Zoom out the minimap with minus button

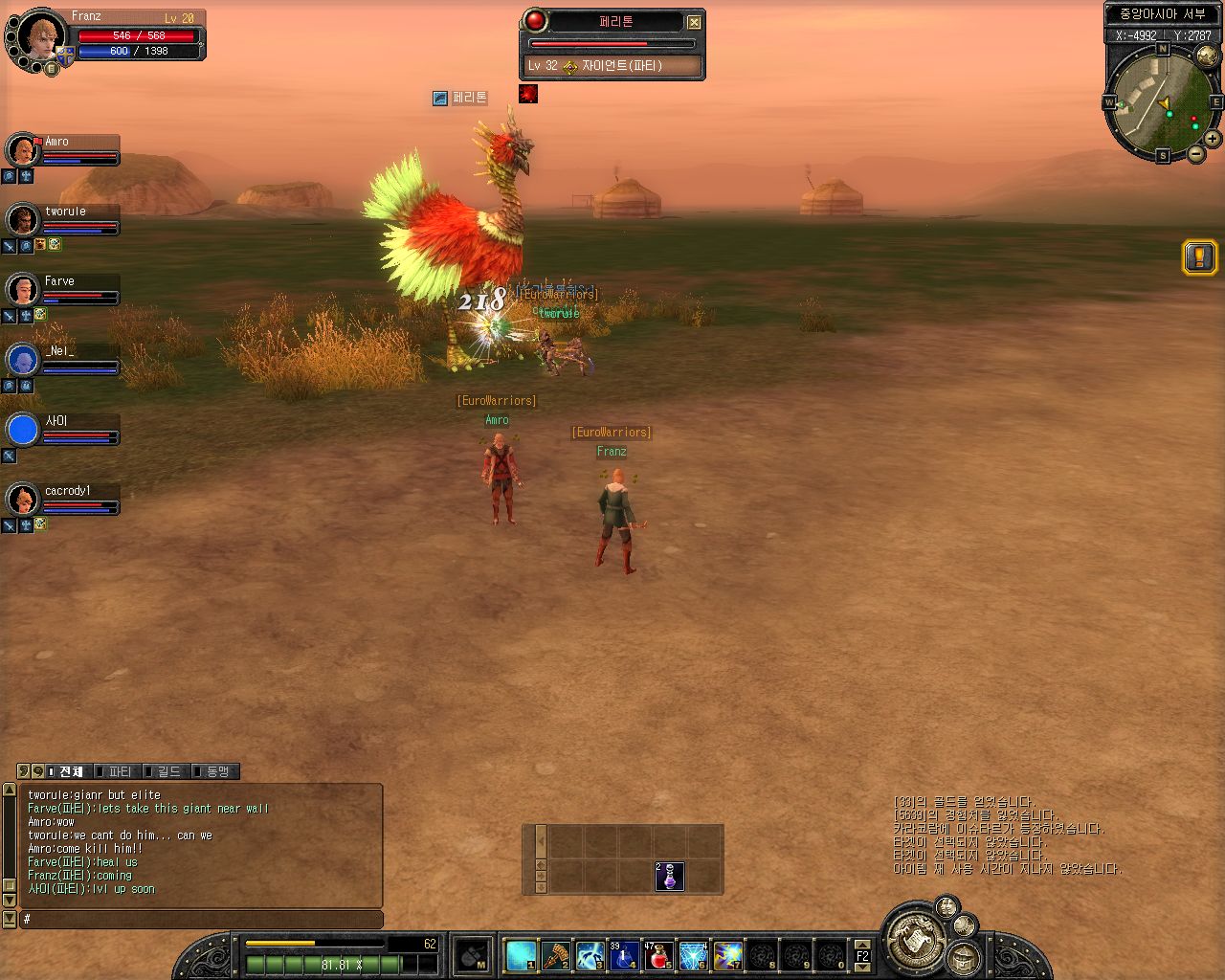pos(1195,154)
